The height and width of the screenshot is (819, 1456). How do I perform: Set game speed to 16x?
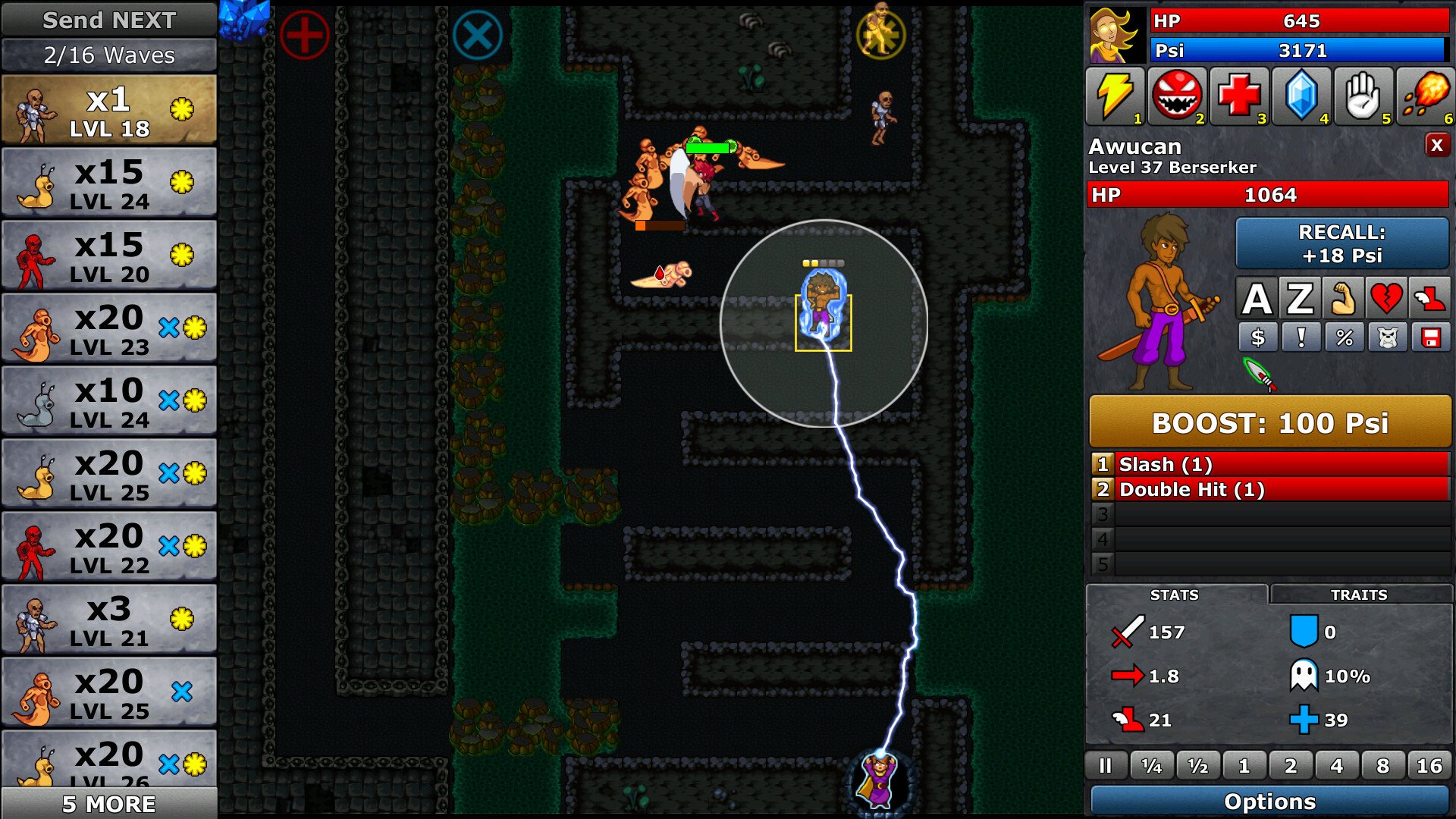(1429, 766)
